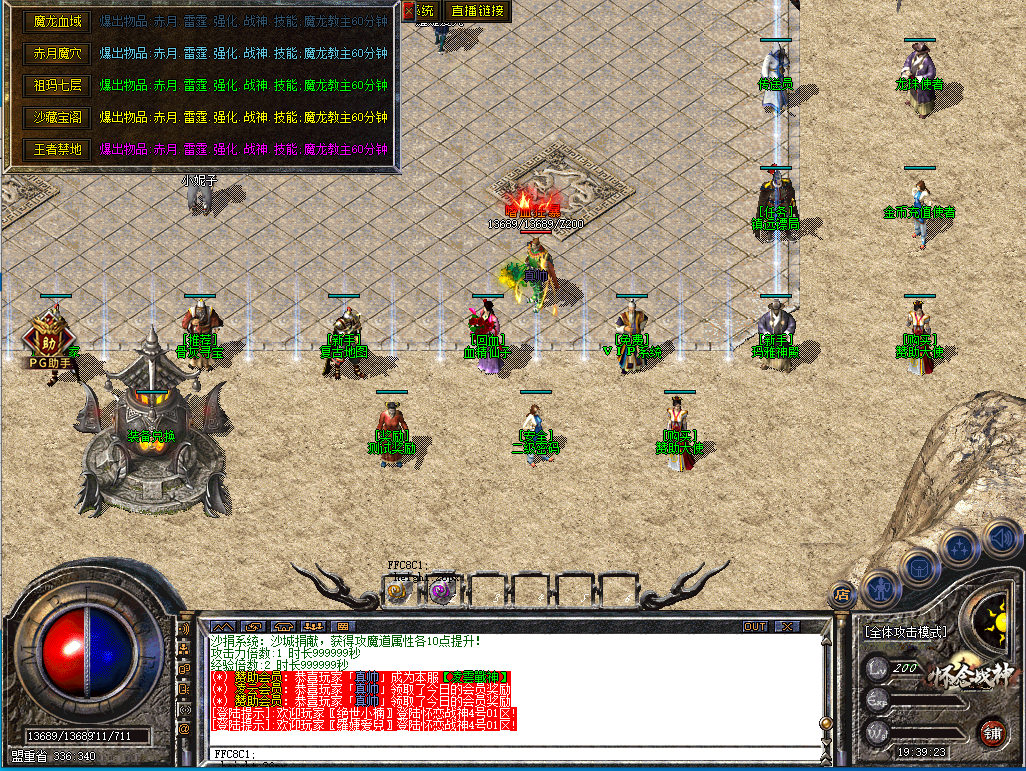Use the golden spiral item in hotbar
The image size is (1026, 771).
click(x=396, y=593)
